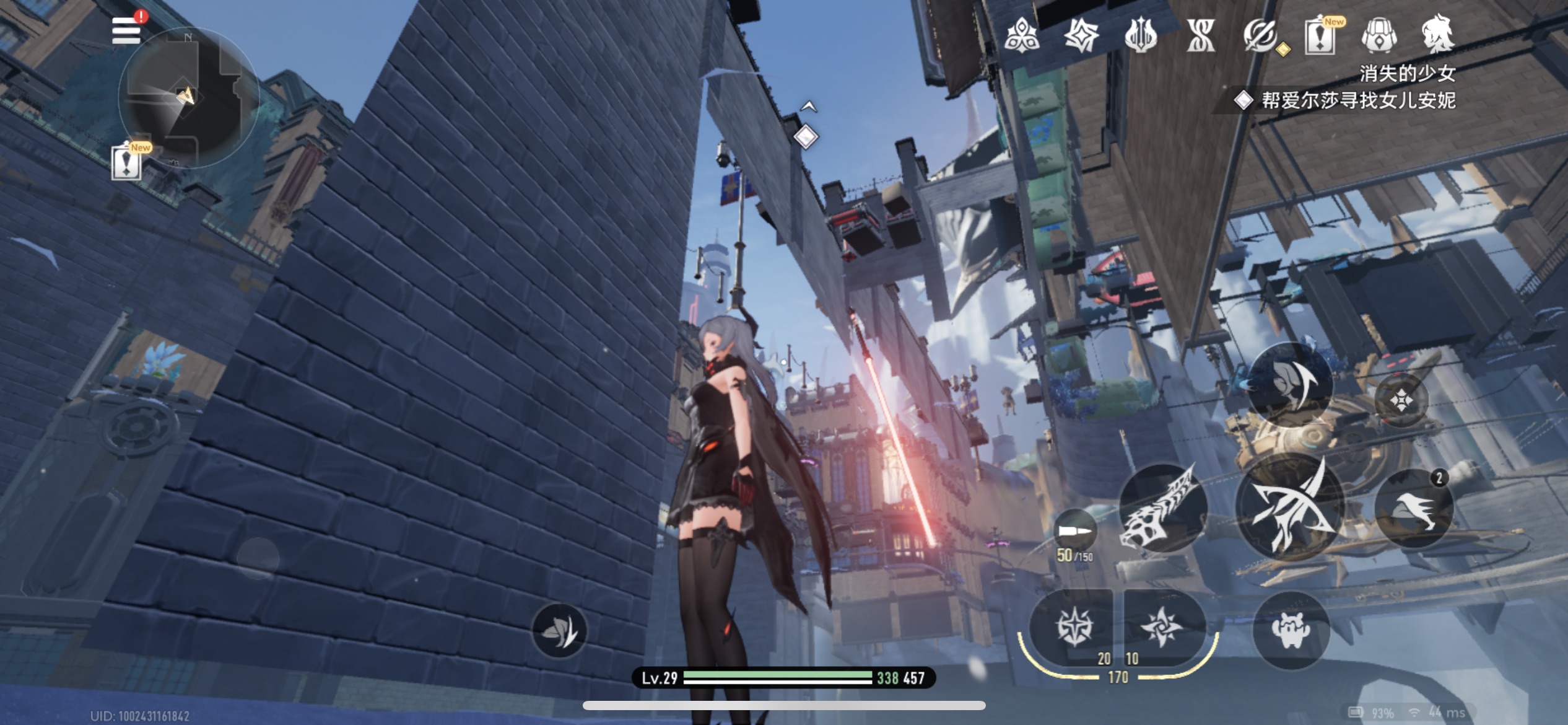Open the crossed sword circle icon

[1260, 35]
